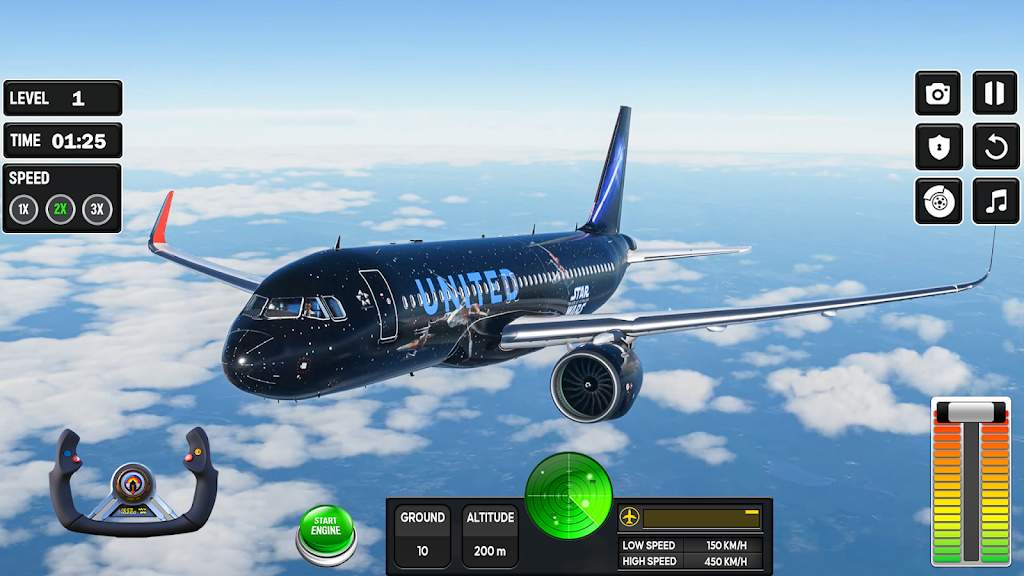The height and width of the screenshot is (576, 1024).
Task: Switch speed to 3X
Action: point(97,210)
